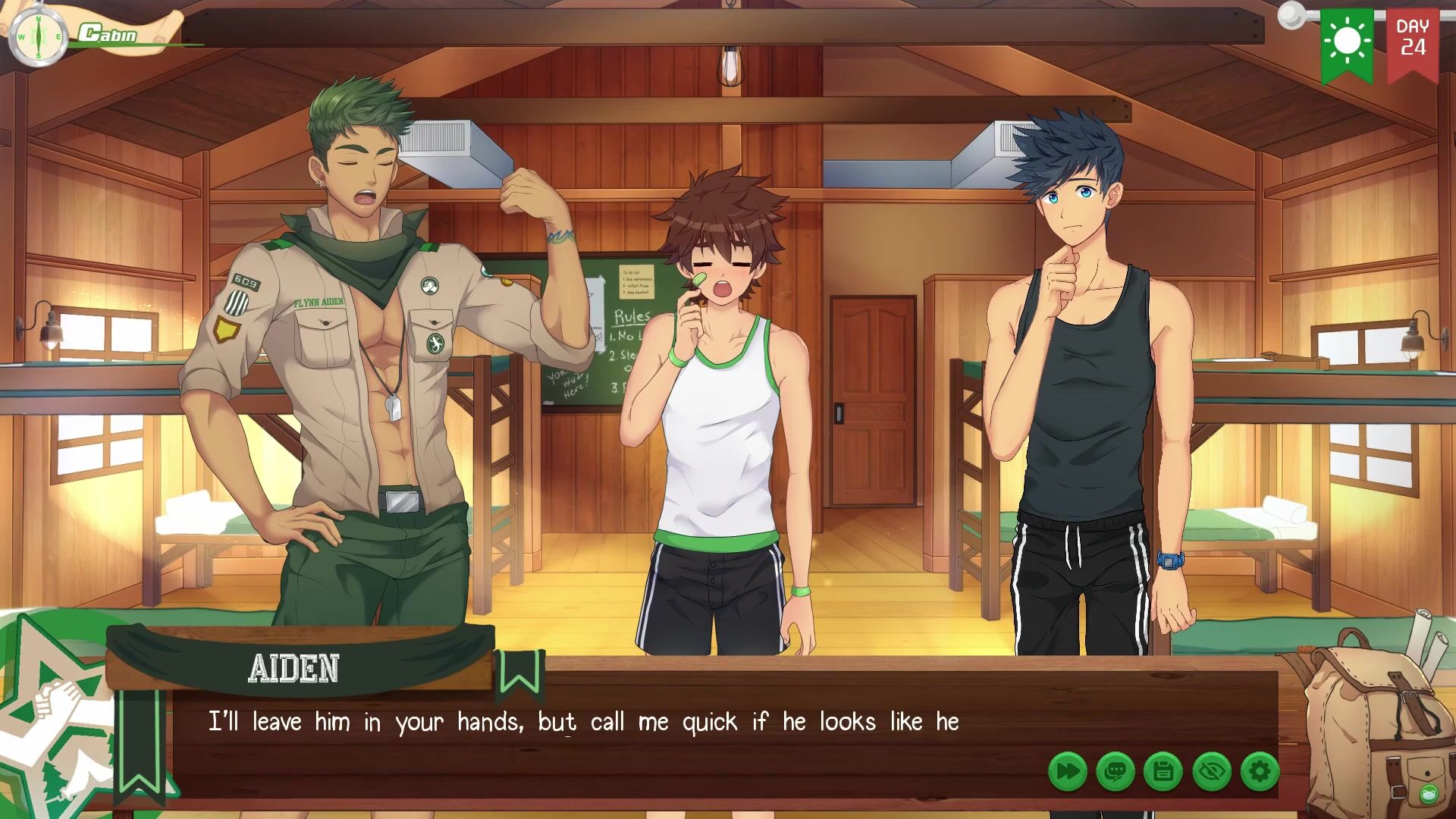Open settings with the gear icon
The width and height of the screenshot is (1456, 819).
tap(1260, 772)
